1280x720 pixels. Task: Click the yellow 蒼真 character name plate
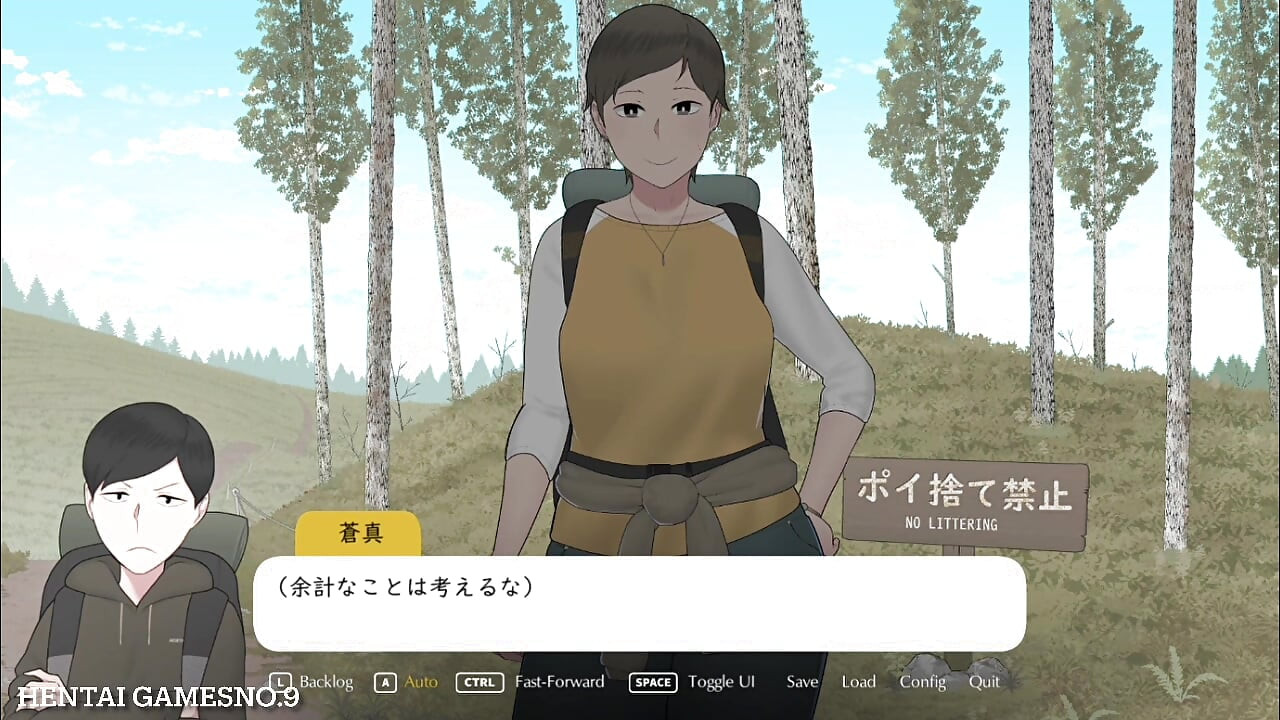point(358,533)
